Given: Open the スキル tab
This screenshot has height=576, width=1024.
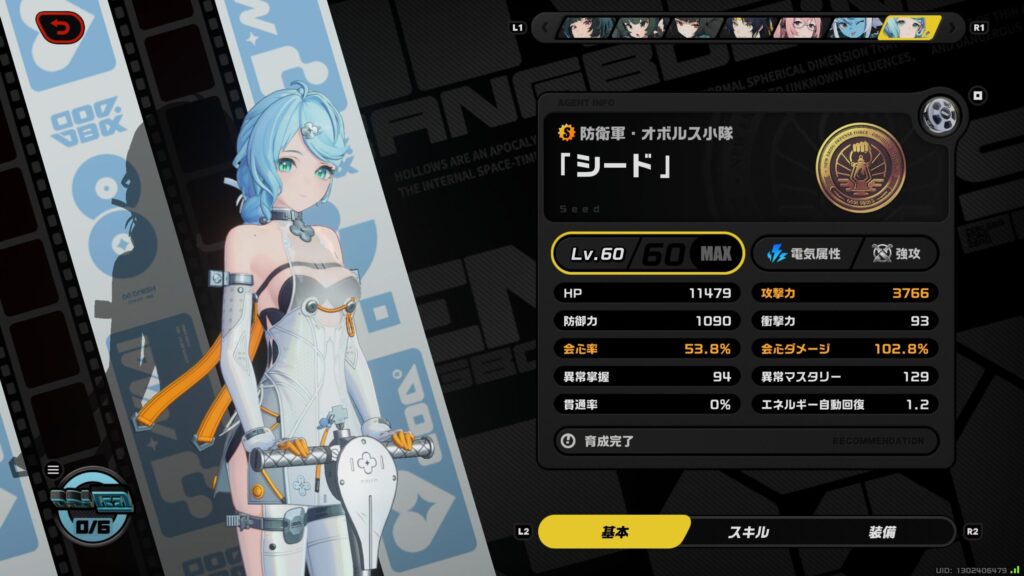Looking at the screenshot, I should point(748,532).
